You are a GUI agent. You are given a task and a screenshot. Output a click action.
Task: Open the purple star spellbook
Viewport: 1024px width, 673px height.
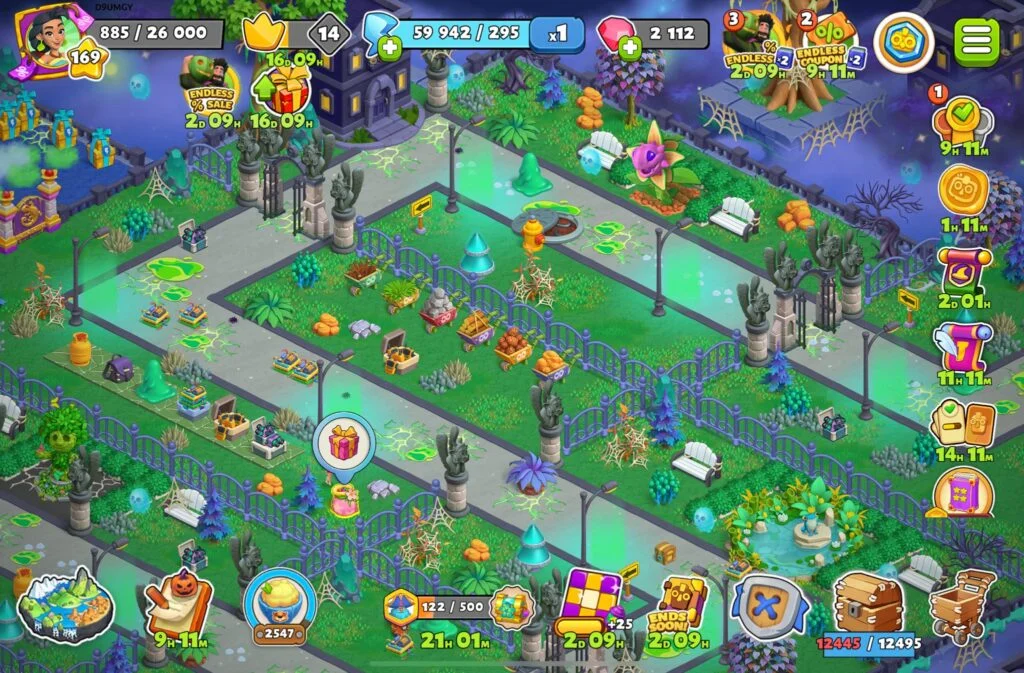[x=962, y=494]
